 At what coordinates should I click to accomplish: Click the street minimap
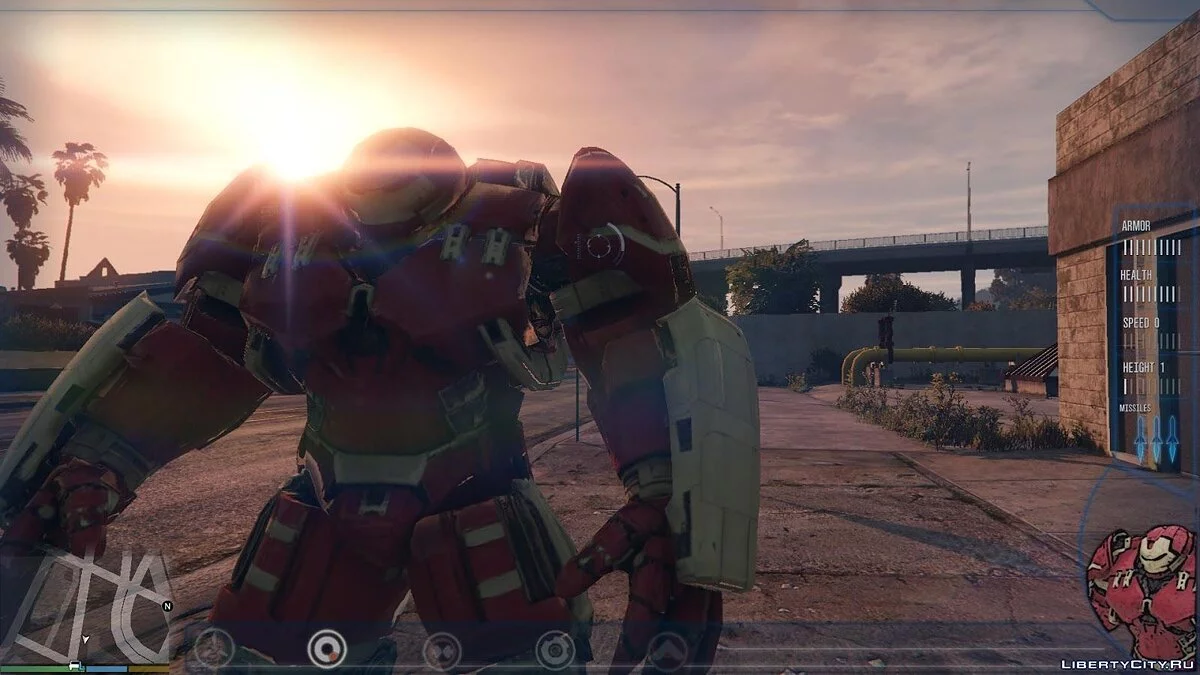tap(85, 605)
